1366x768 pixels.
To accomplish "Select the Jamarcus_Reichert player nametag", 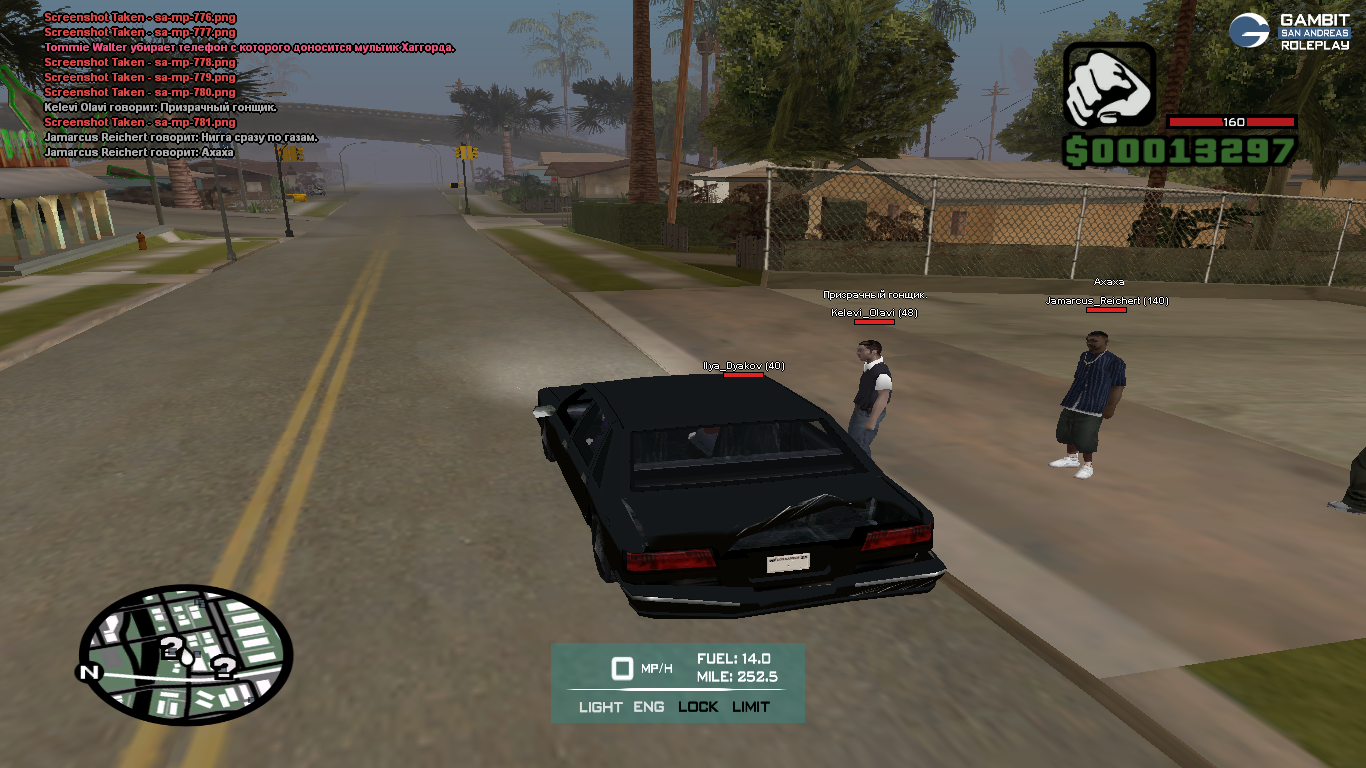I will [1107, 301].
